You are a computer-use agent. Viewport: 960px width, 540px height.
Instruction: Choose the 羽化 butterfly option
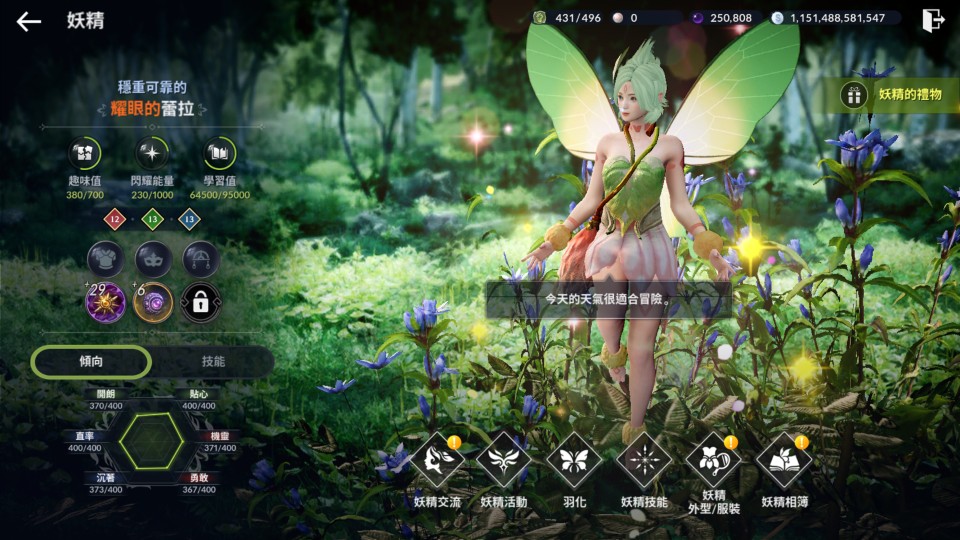[574, 461]
